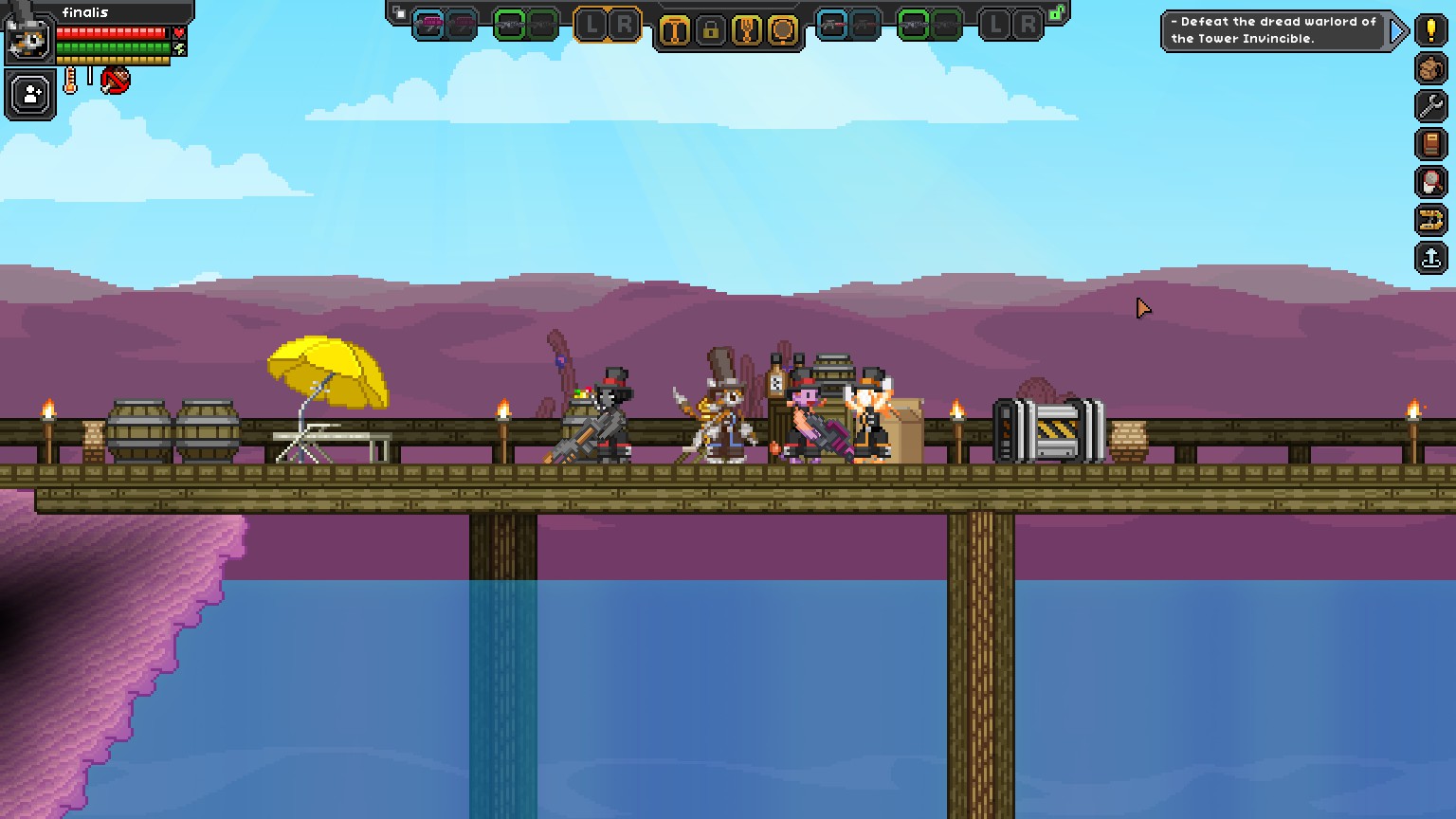Click the finalis character portrait
Image resolution: width=1456 pixels, height=819 pixels.
[29, 40]
